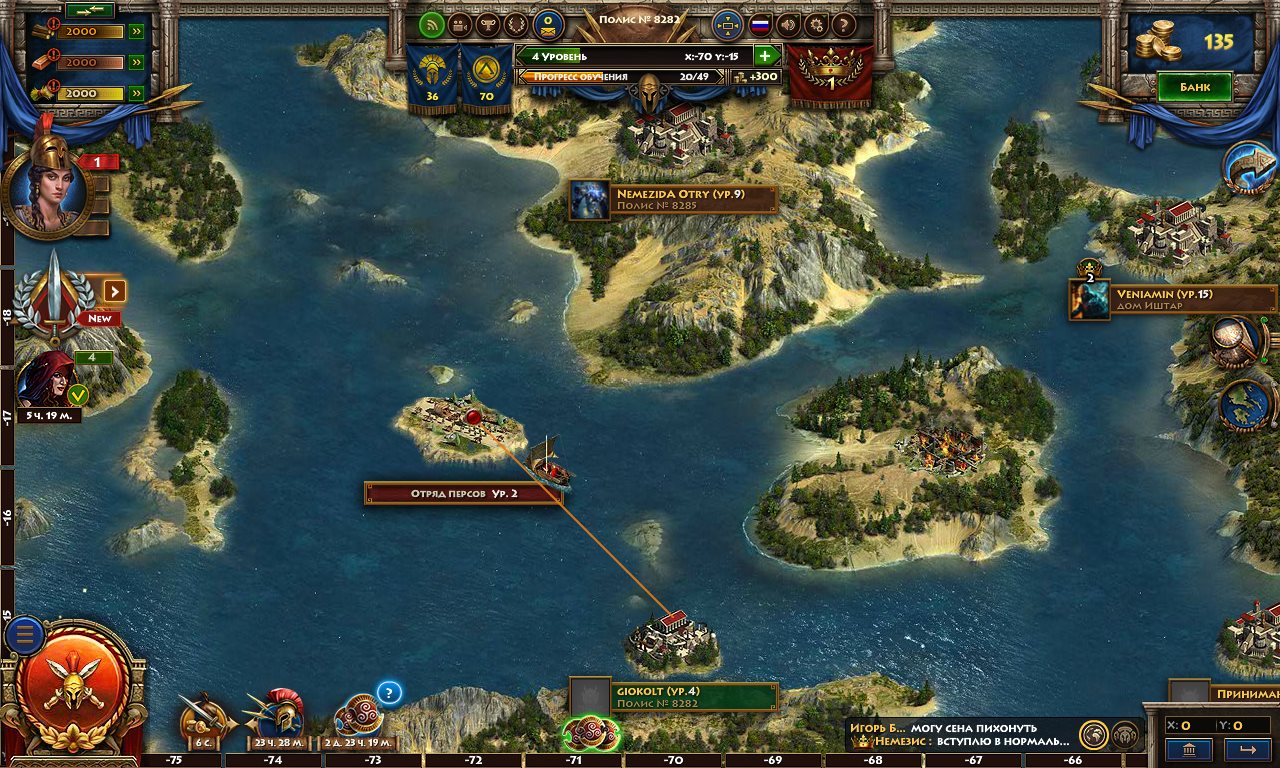Toggle fullscreen mode icon

727,25
